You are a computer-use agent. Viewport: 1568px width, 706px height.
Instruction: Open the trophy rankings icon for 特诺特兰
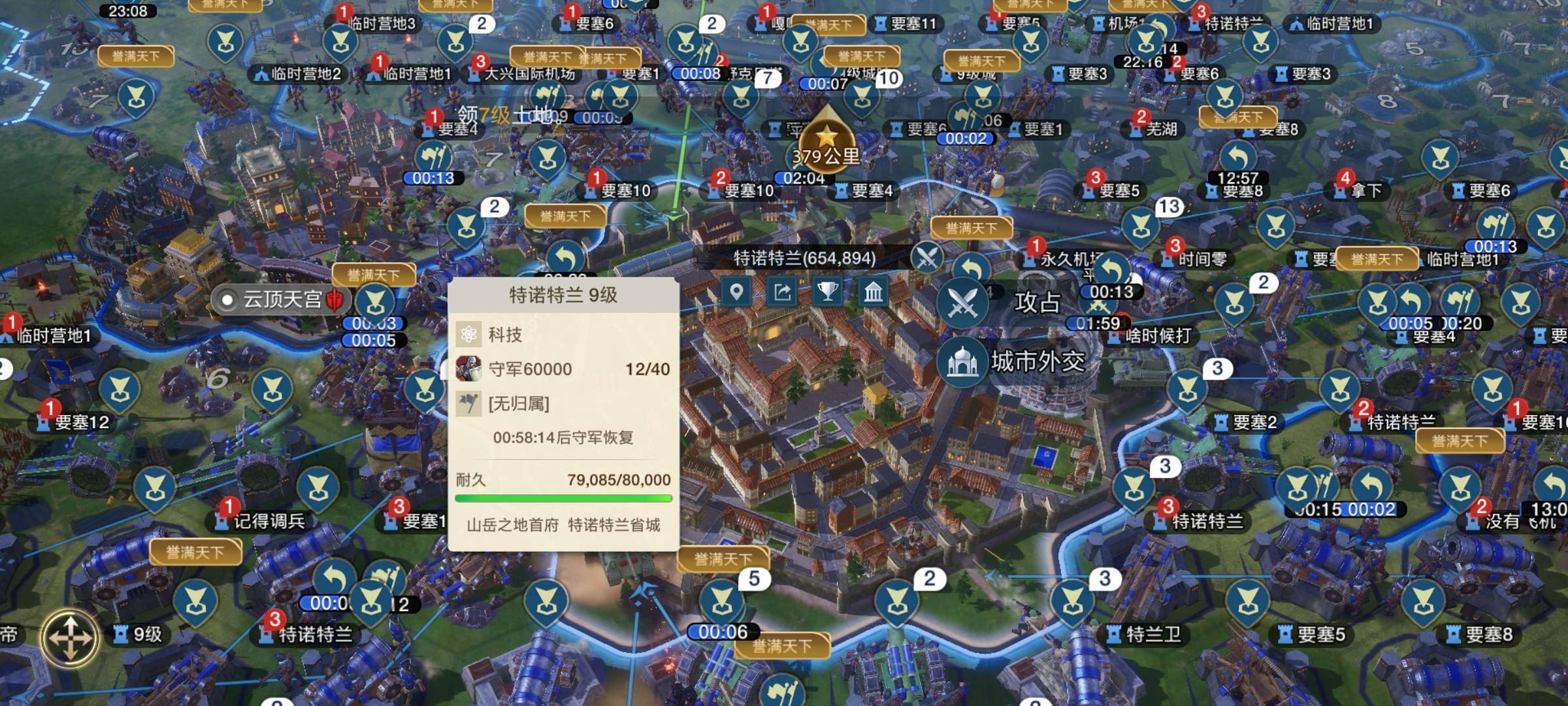coord(827,294)
